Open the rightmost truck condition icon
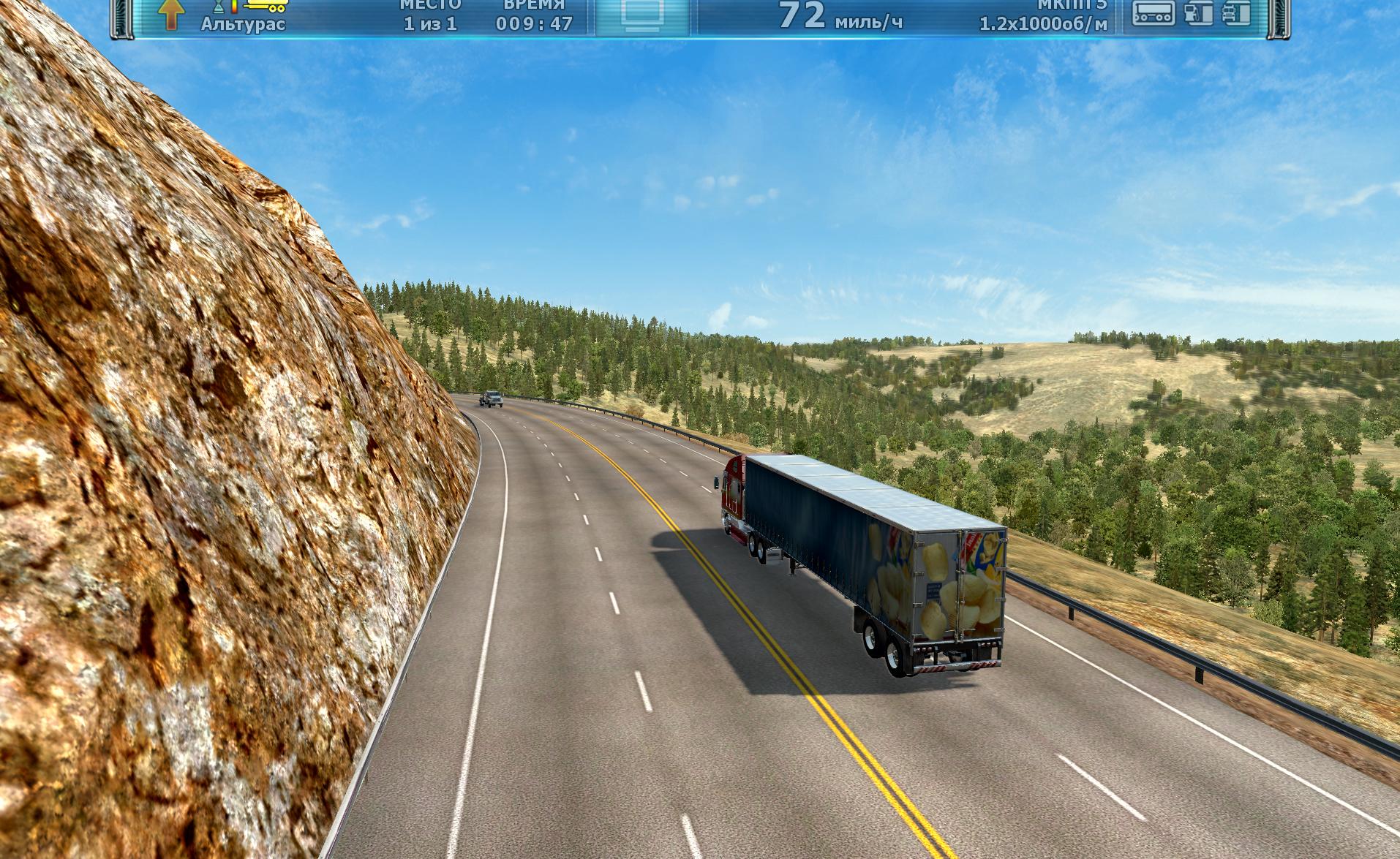 (x=1237, y=13)
